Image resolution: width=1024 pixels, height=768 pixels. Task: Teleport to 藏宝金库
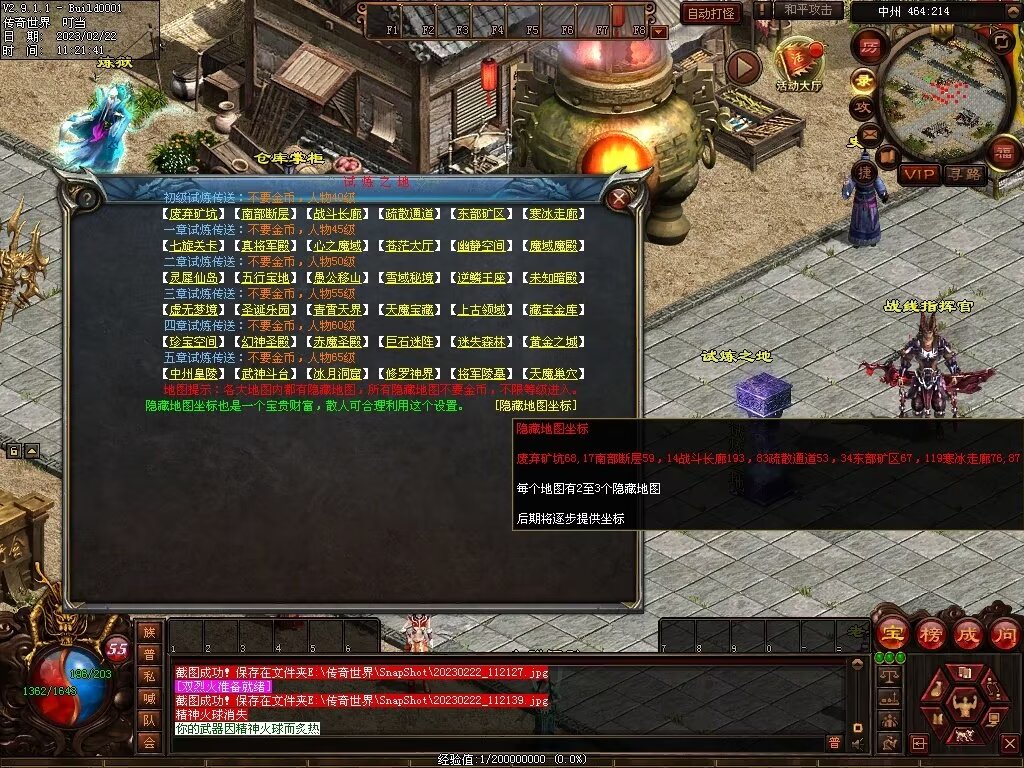tap(553, 310)
